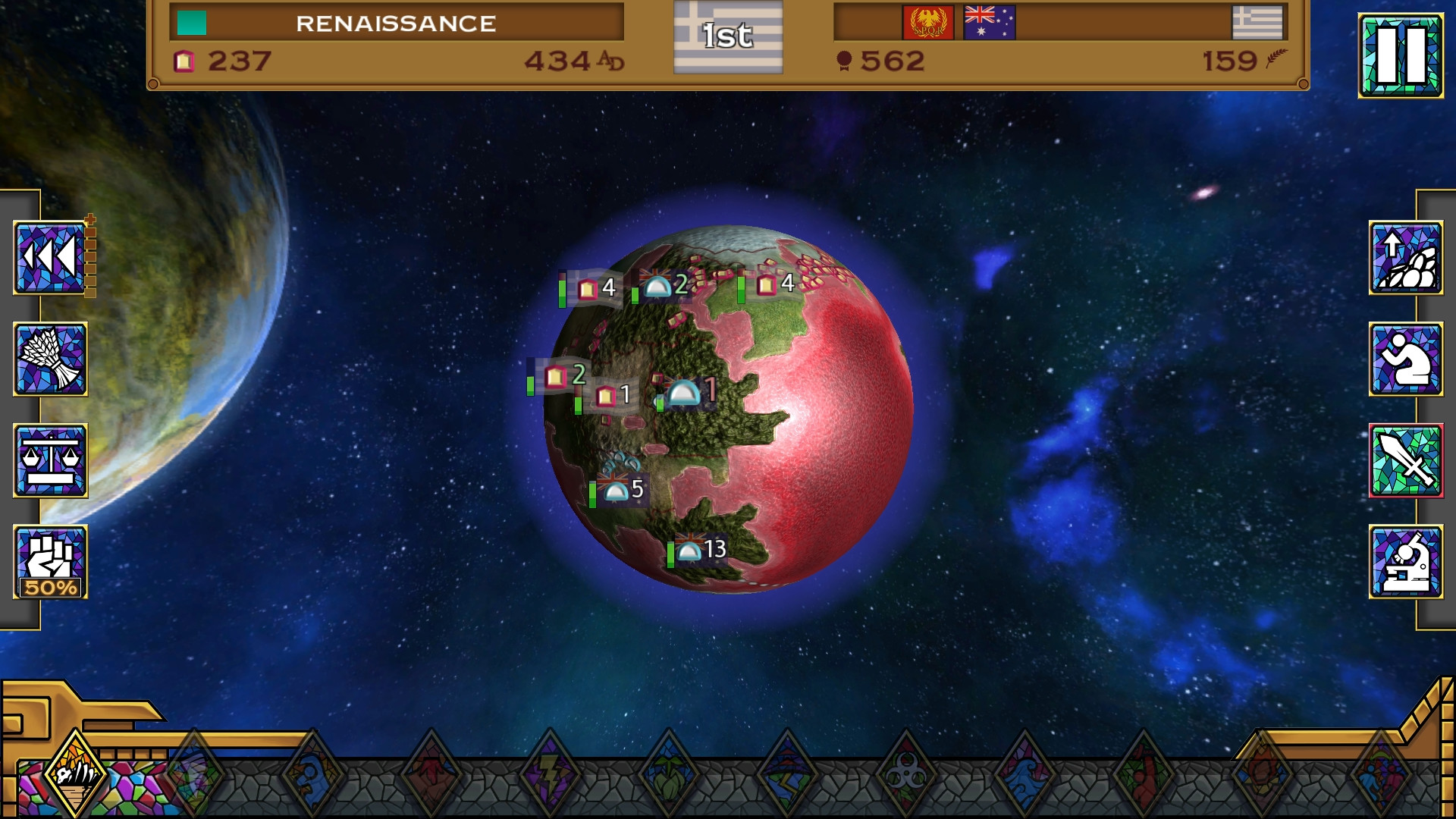Viewport: 1456px width, 819px height.
Task: Select the praying figure religion icon
Action: [x=1405, y=359]
